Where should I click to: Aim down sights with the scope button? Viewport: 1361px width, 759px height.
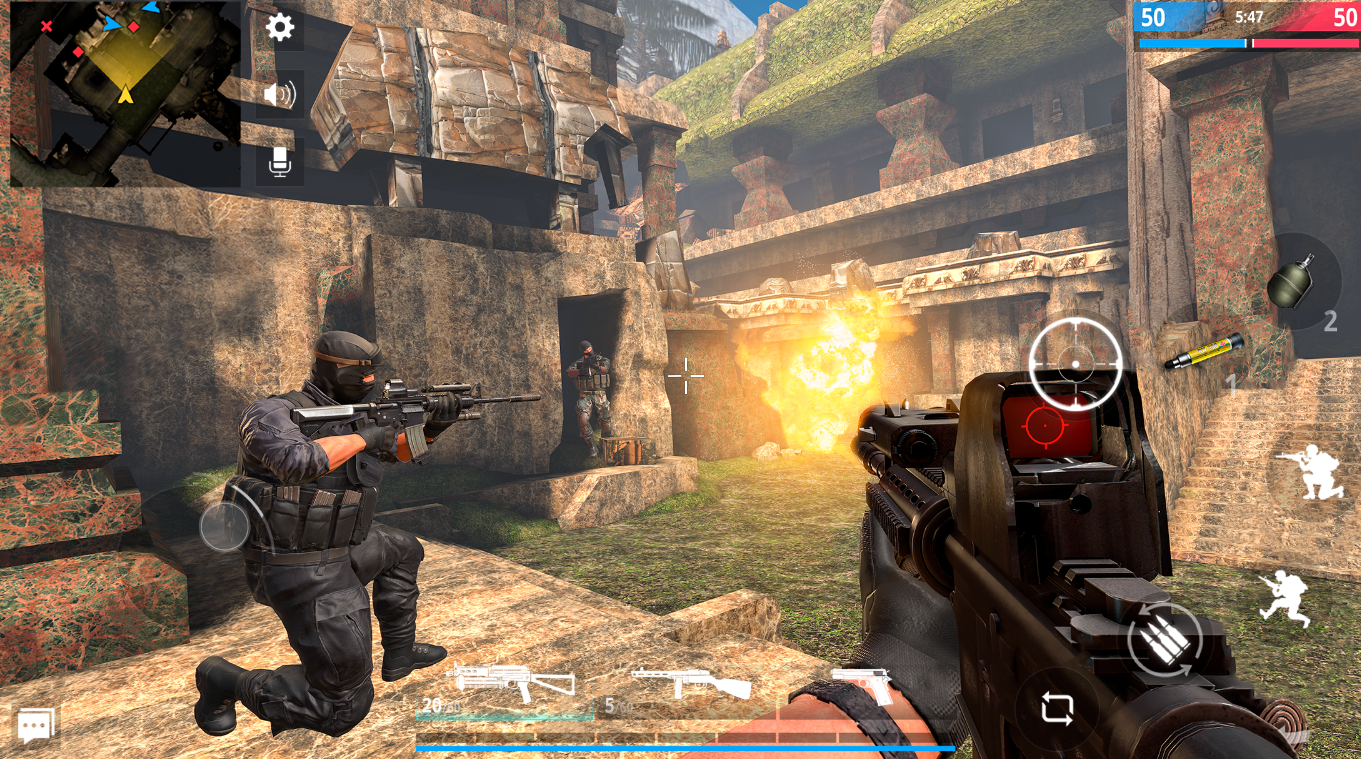(1075, 362)
